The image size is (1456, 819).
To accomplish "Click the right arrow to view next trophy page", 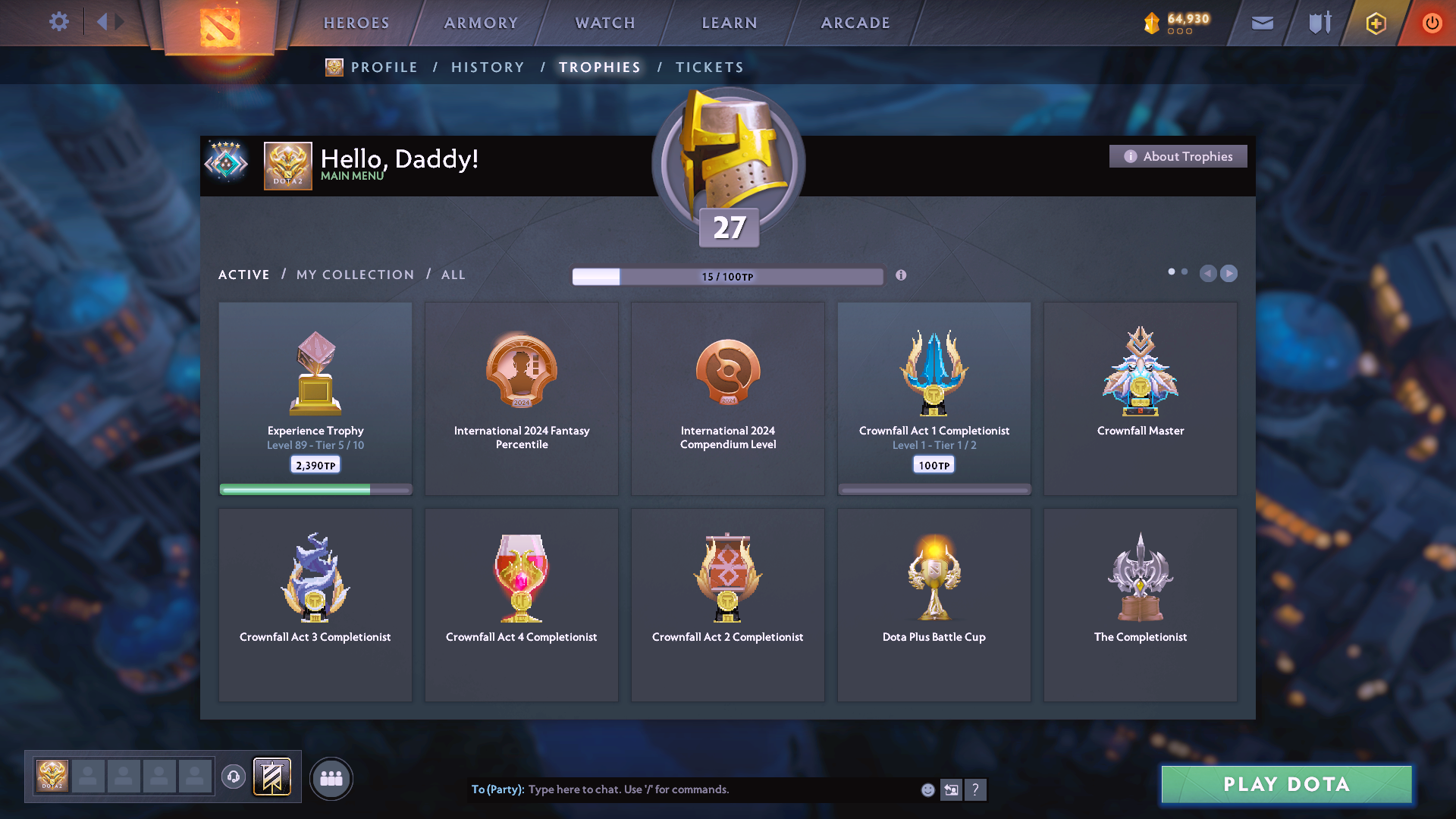I will pyautogui.click(x=1228, y=274).
